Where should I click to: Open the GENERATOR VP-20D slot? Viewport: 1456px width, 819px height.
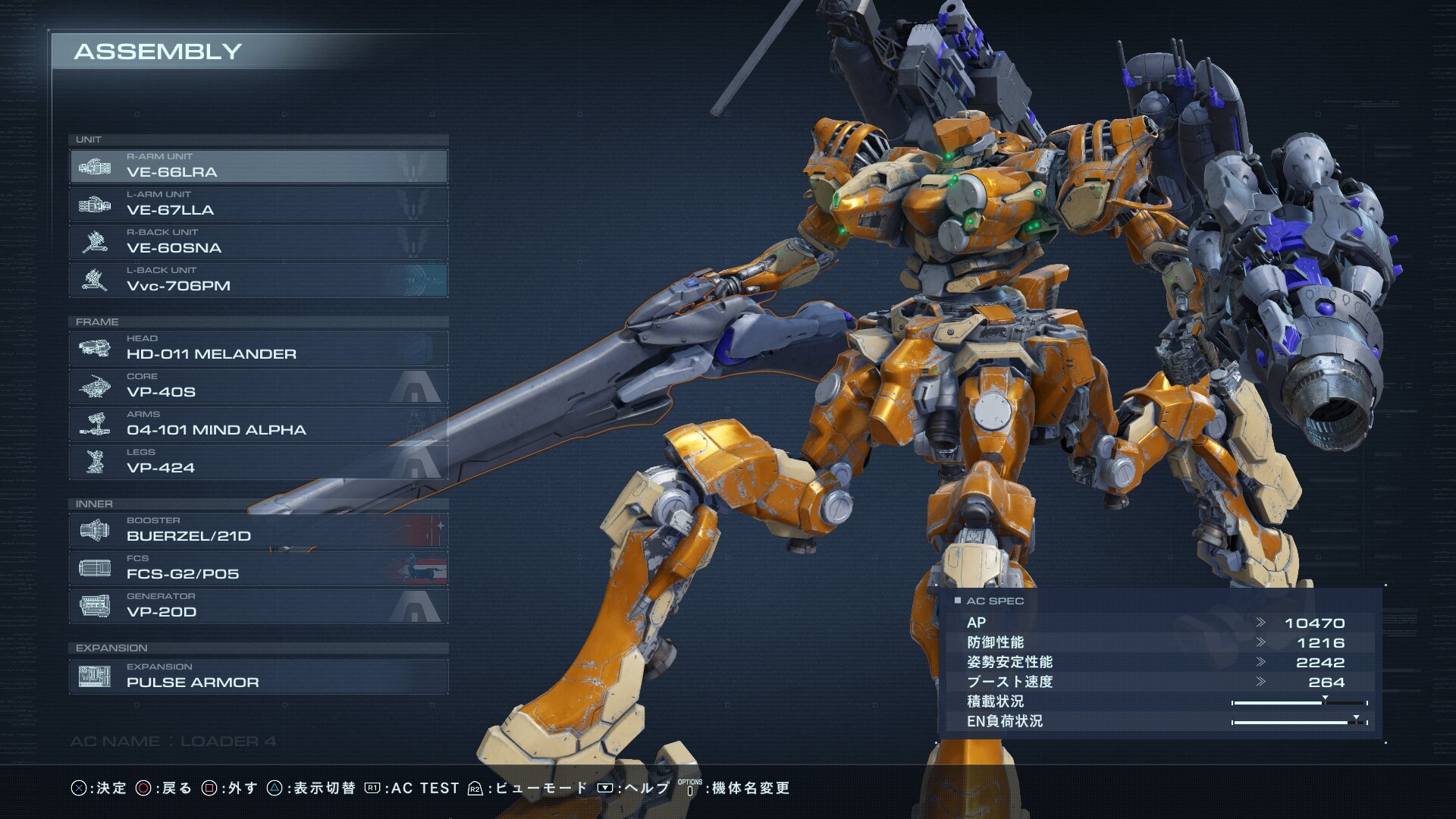258,606
